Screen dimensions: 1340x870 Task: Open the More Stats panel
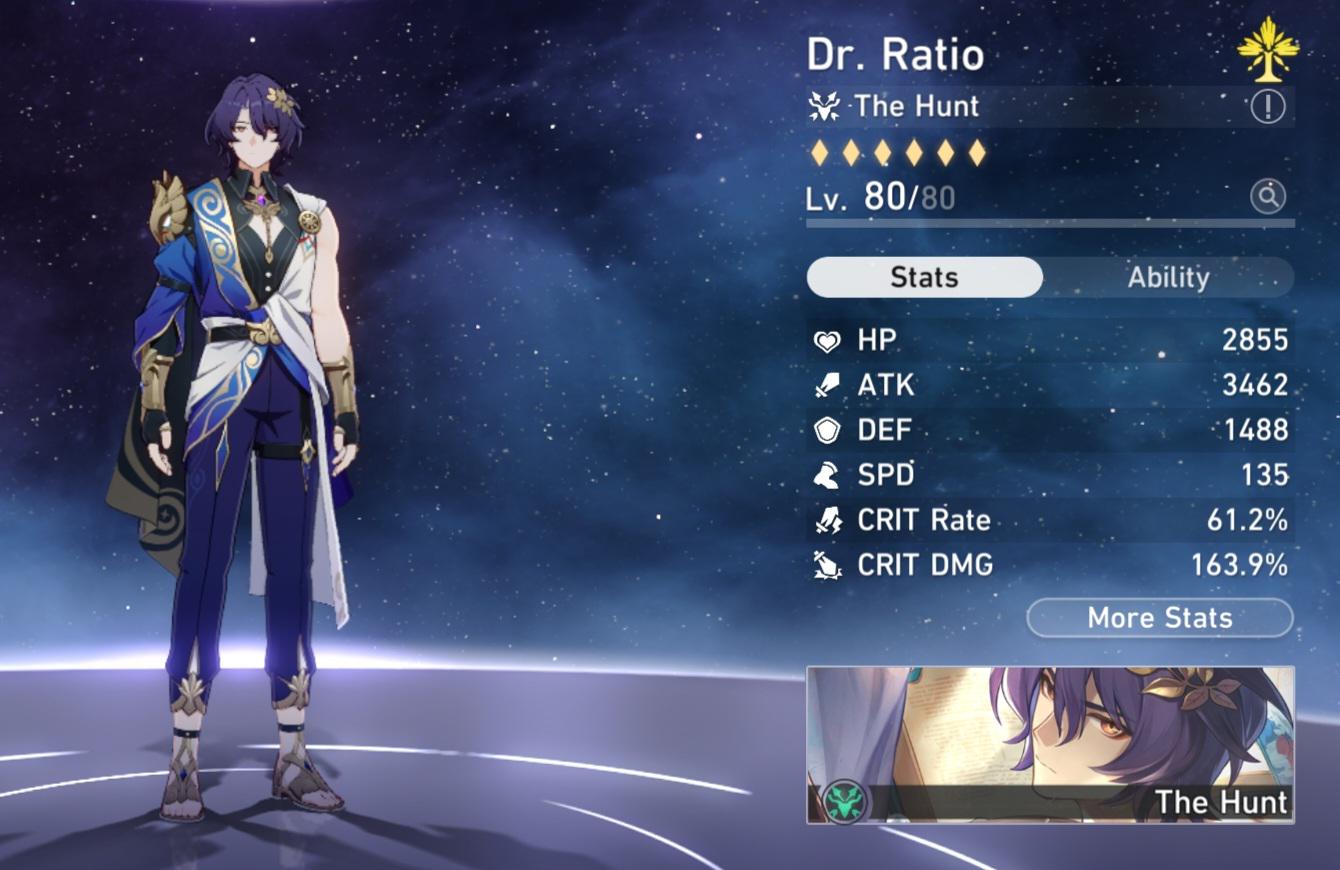tap(1160, 618)
